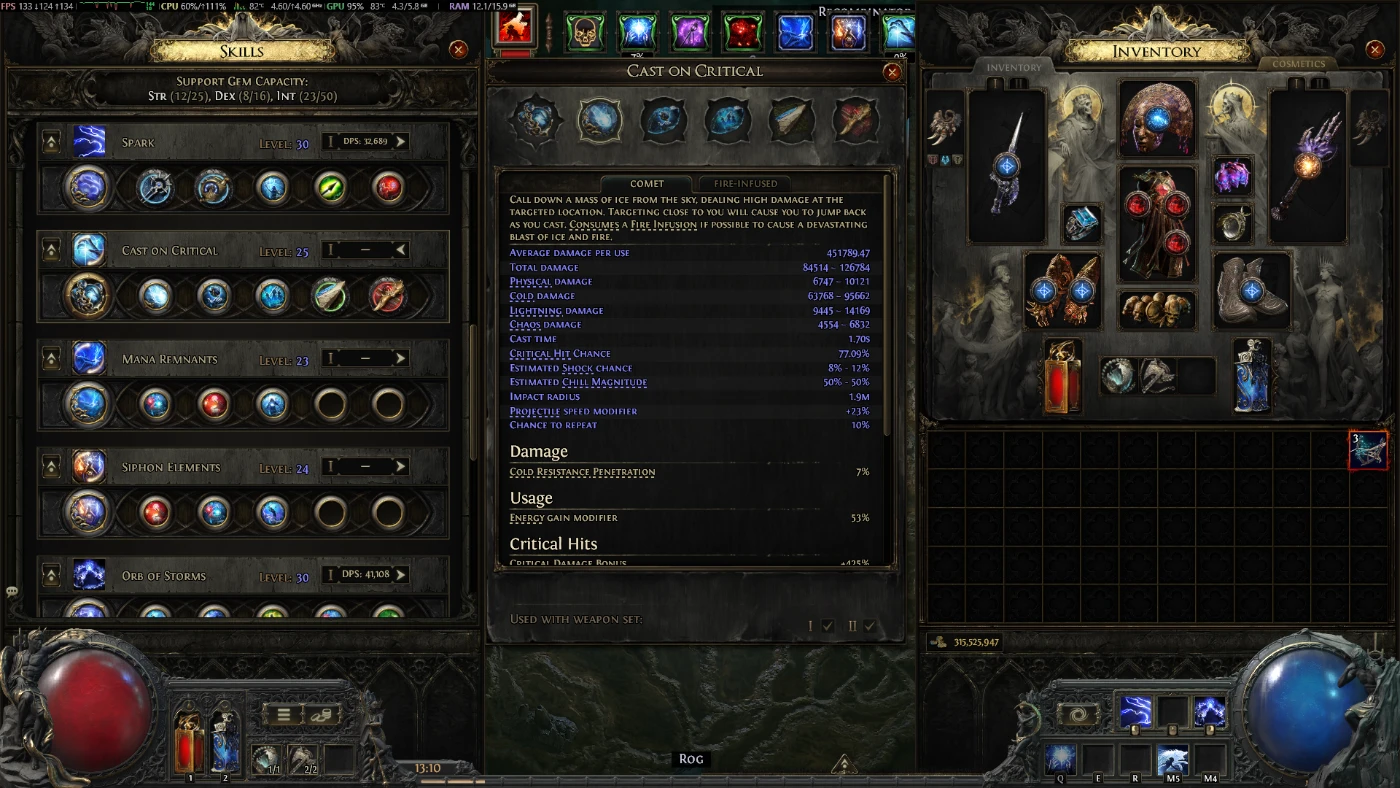The width and height of the screenshot is (1400, 788).
Task: Select the purple sceptre in the inventory
Action: coord(1308,165)
